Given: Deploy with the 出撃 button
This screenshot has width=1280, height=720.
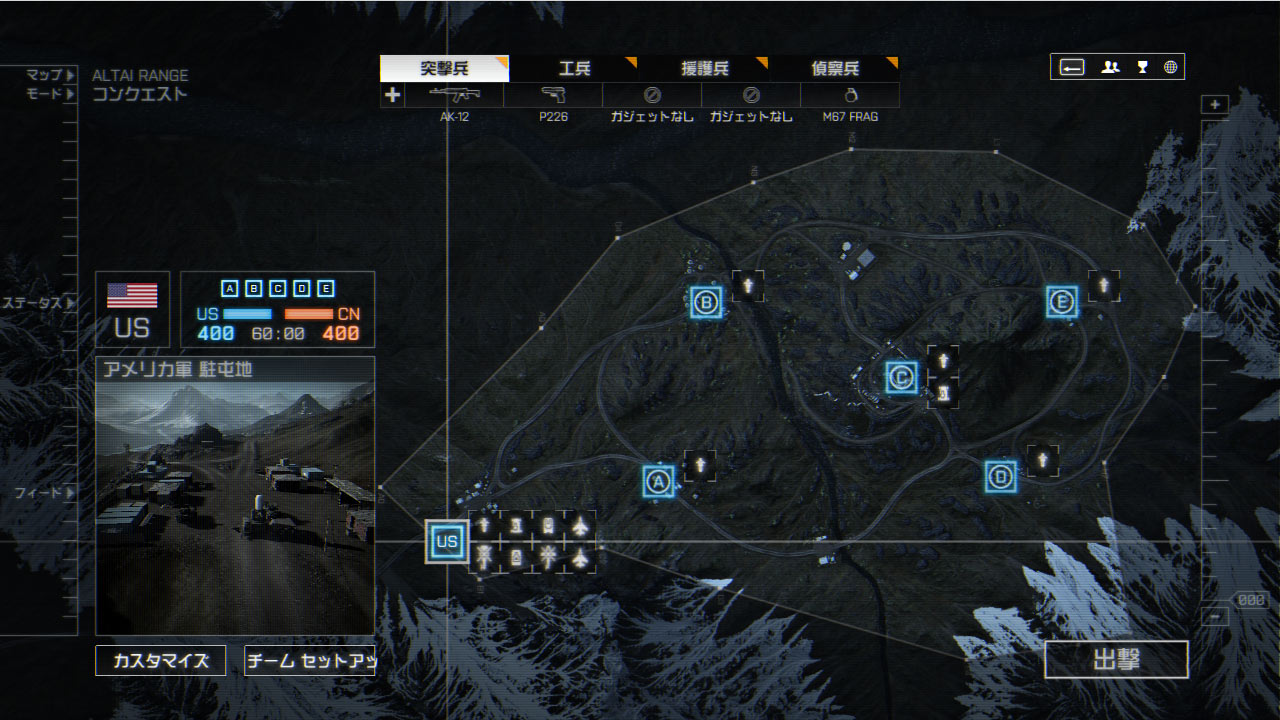Looking at the screenshot, I should (1116, 660).
